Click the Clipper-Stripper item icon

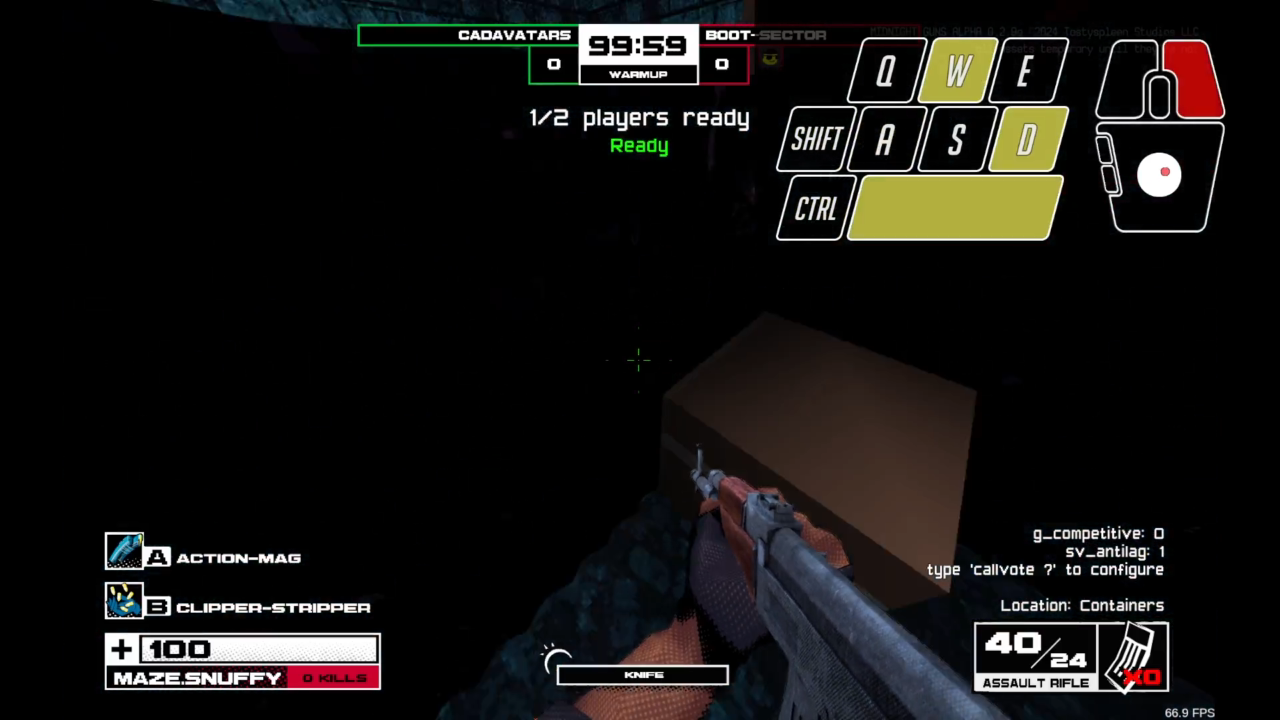(125, 600)
